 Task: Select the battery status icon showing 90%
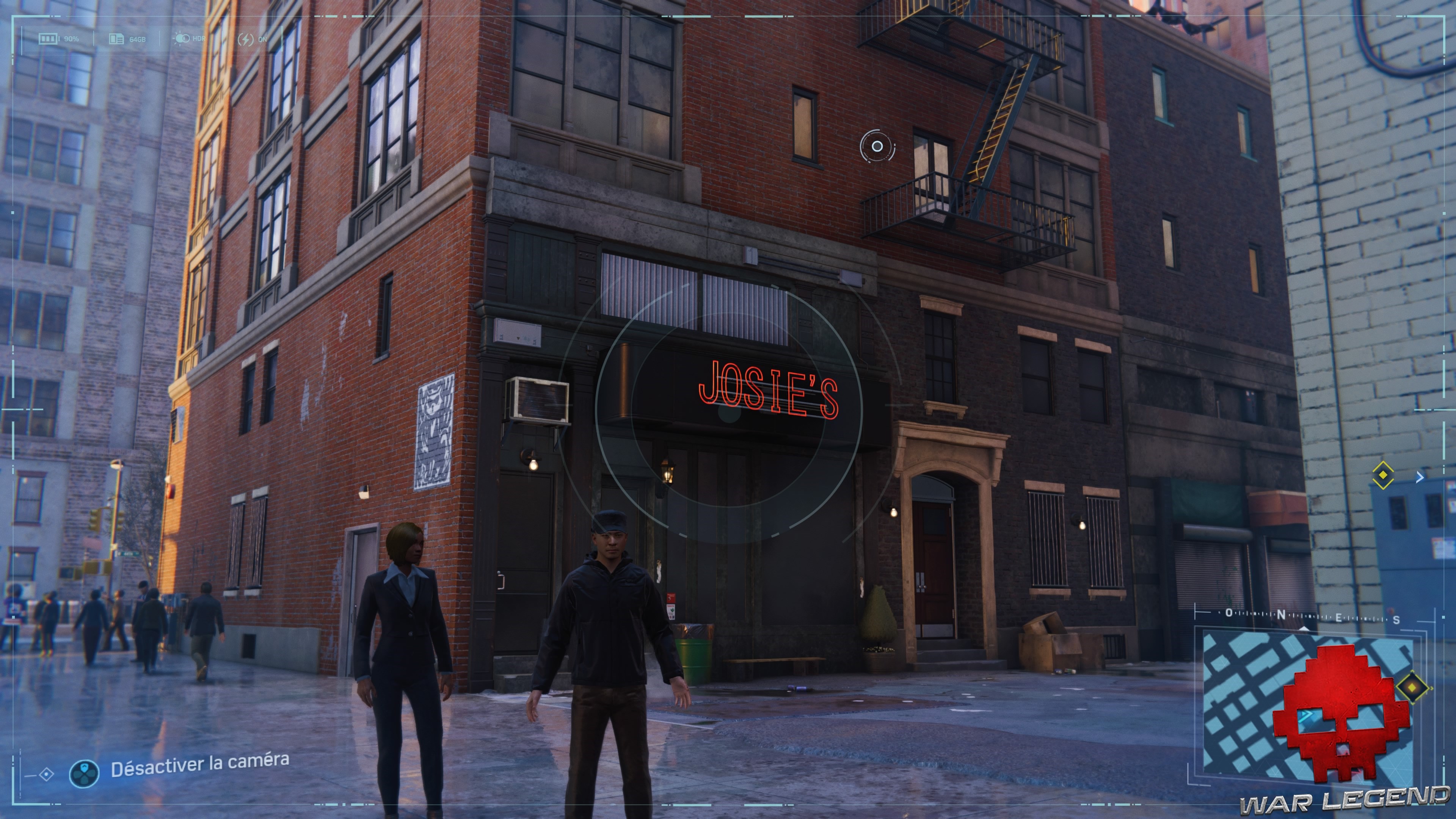tap(48, 38)
